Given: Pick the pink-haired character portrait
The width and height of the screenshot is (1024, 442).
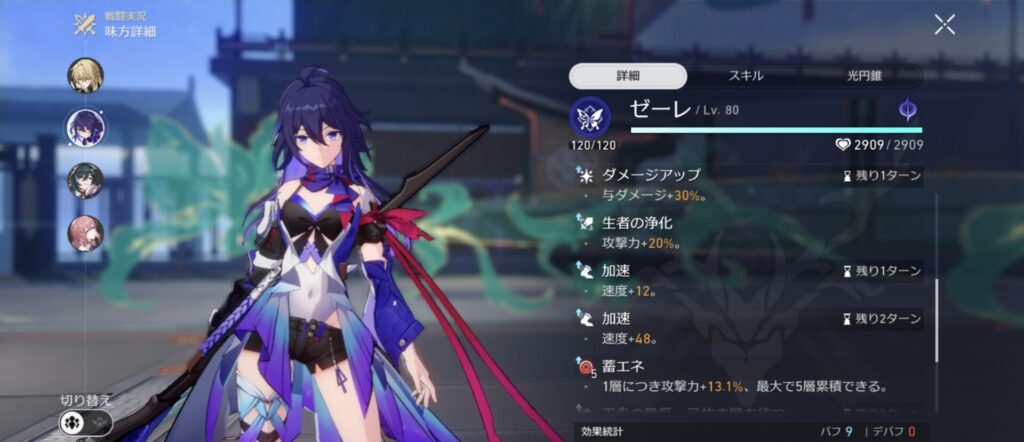Looking at the screenshot, I should (85, 233).
